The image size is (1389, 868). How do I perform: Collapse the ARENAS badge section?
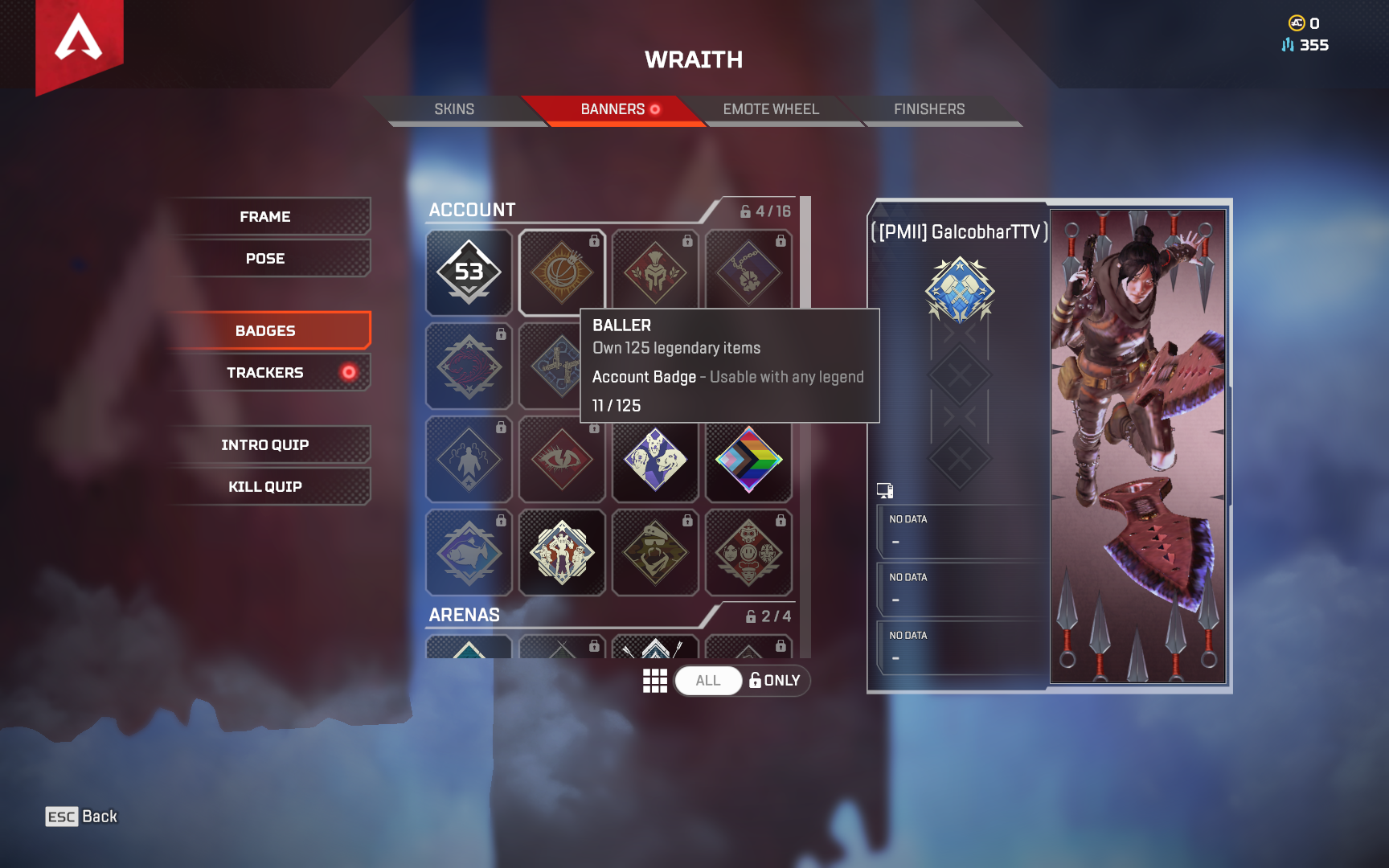point(466,614)
